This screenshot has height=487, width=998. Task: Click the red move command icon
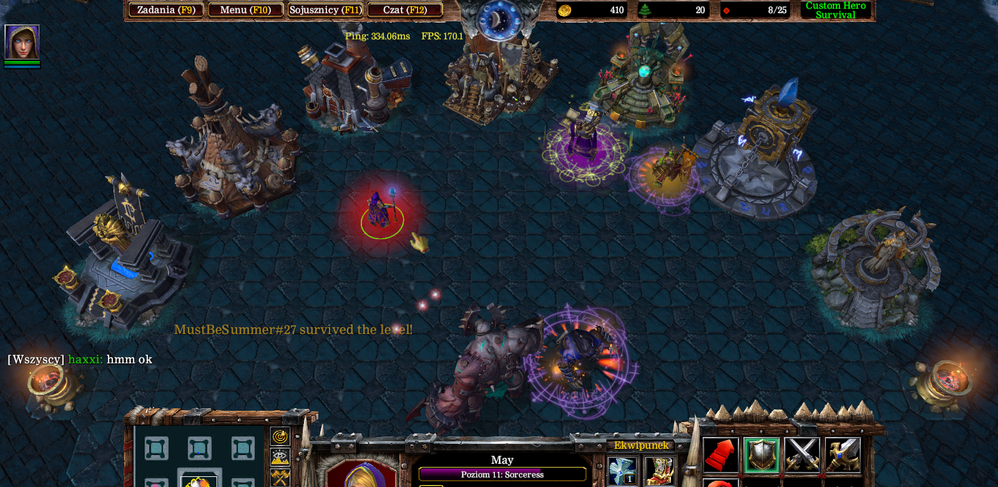(x=720, y=455)
